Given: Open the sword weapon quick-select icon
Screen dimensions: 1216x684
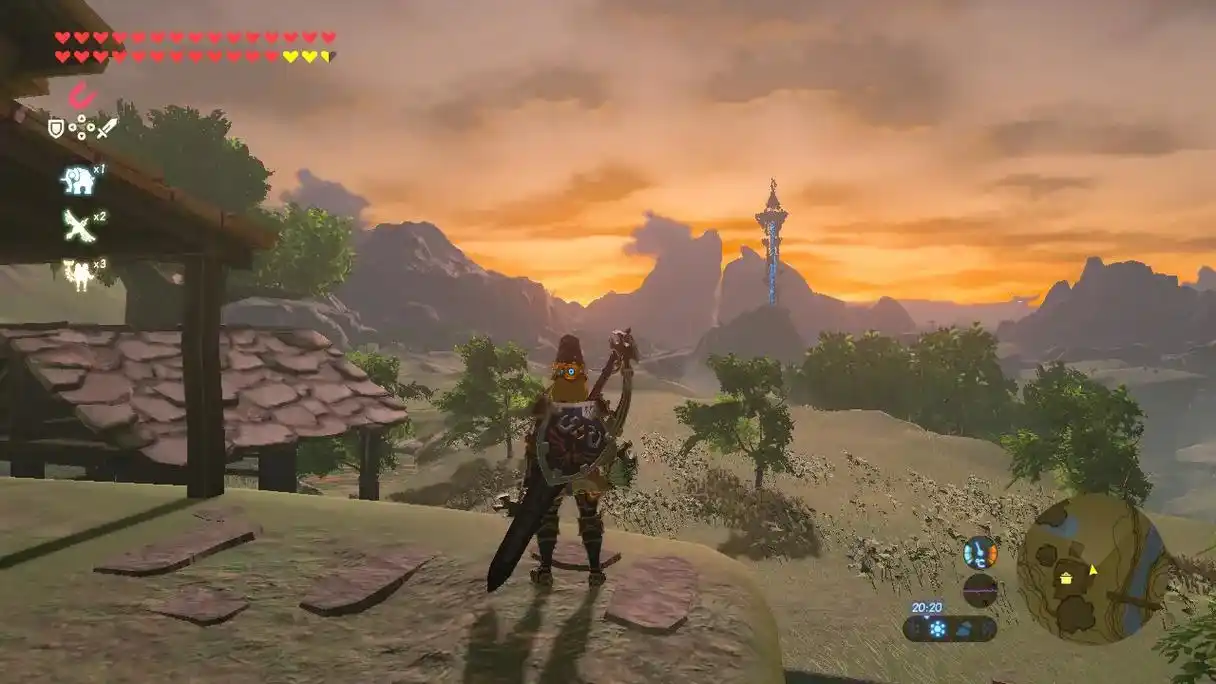Looking at the screenshot, I should tap(107, 128).
